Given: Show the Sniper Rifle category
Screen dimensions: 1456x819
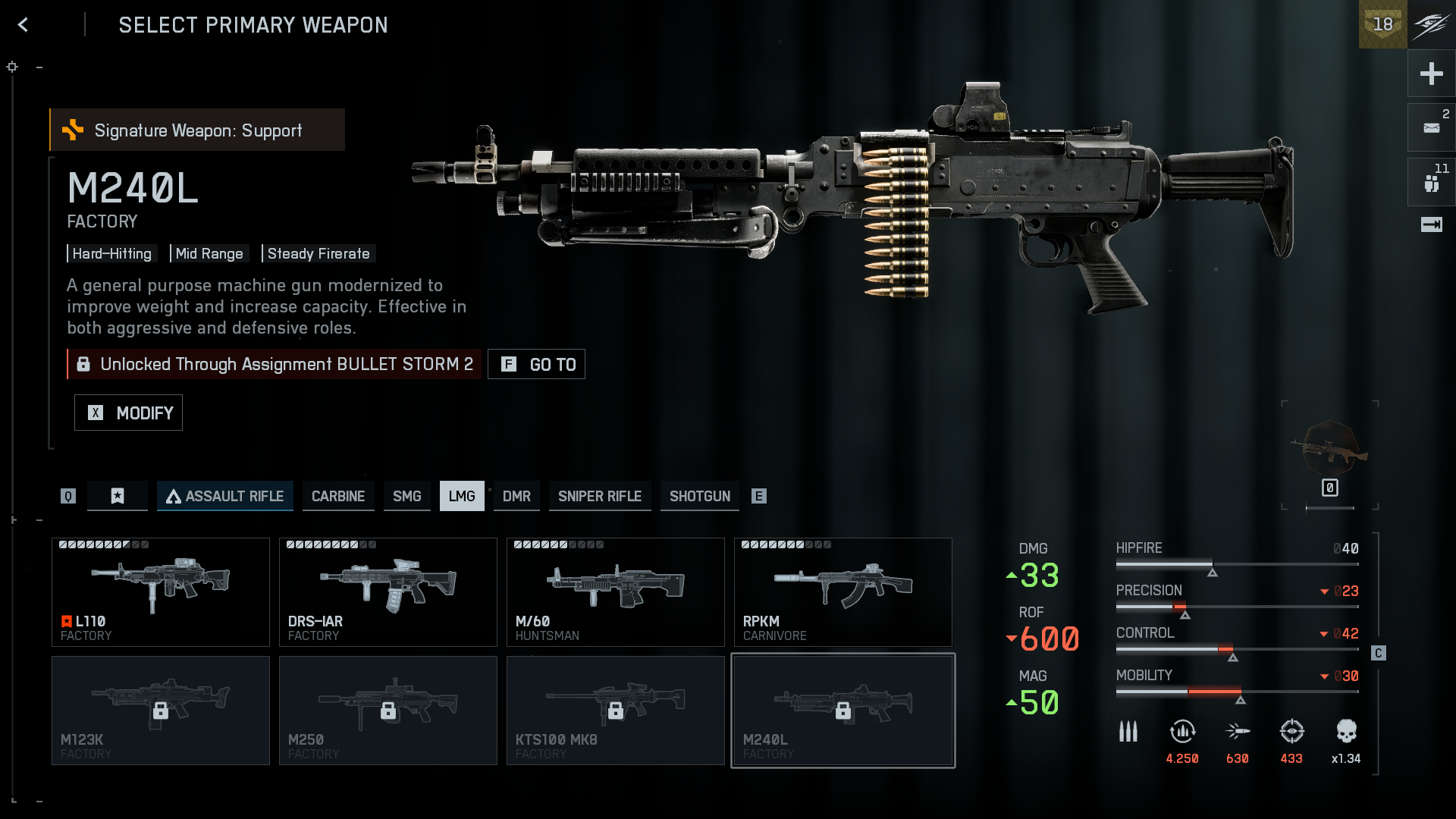Looking at the screenshot, I should (600, 496).
